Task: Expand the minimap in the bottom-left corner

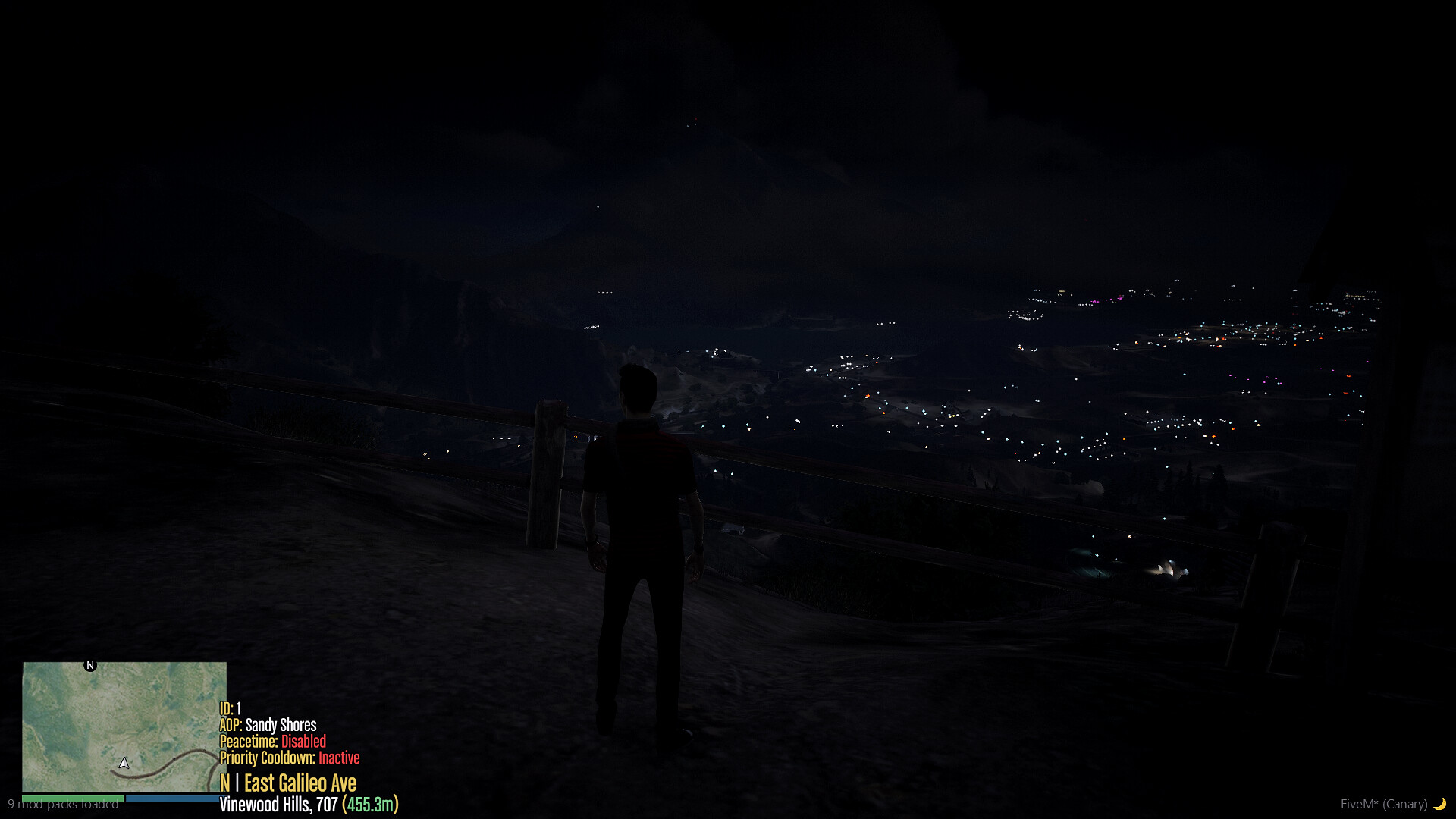Action: click(x=124, y=728)
